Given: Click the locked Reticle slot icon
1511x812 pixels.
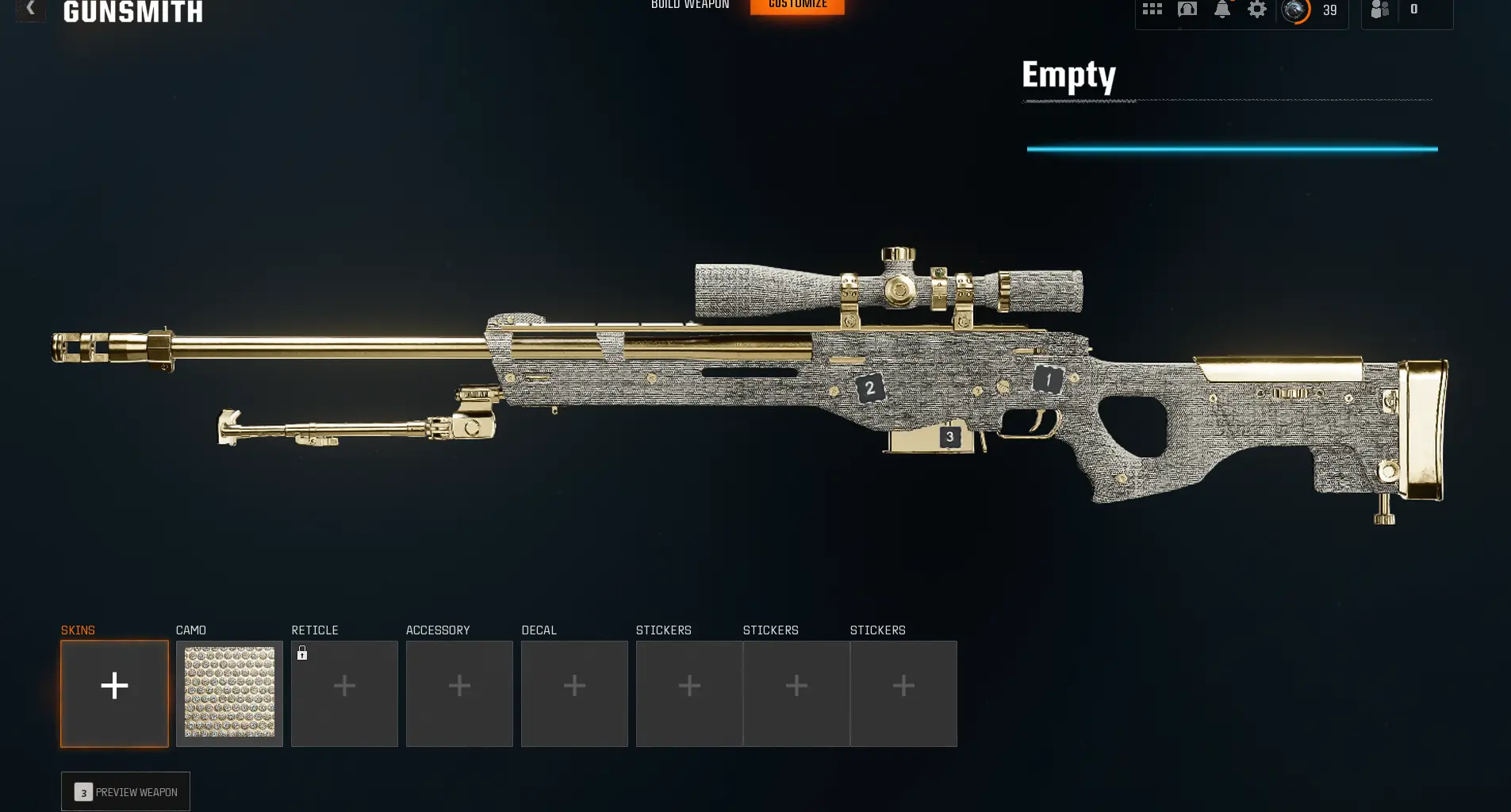Looking at the screenshot, I should click(x=344, y=694).
